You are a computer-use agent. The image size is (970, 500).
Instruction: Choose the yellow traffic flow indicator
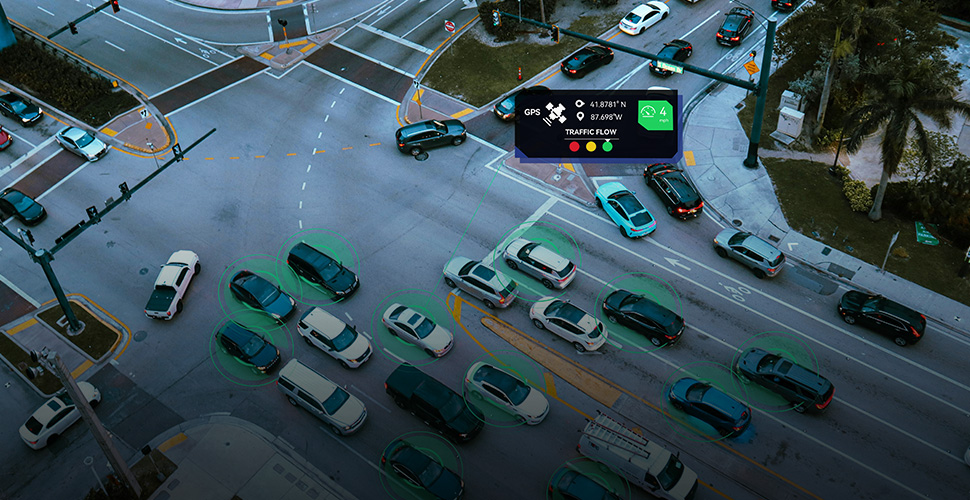(x=590, y=146)
